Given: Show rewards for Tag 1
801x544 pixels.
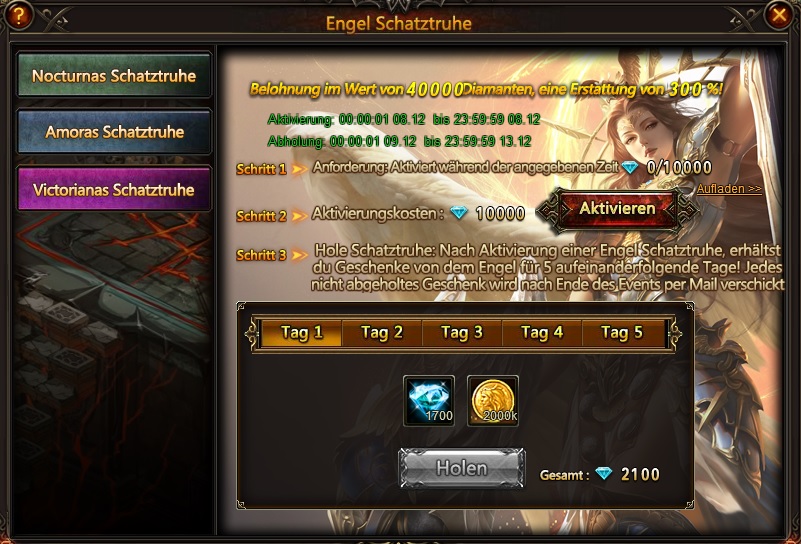Looking at the screenshot, I should (x=301, y=333).
